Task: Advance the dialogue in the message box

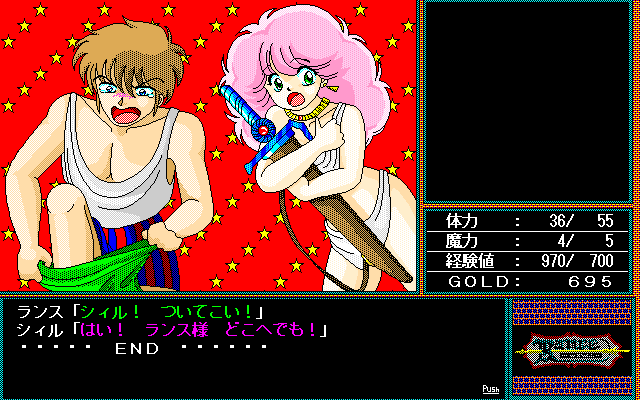Action: tap(250, 345)
